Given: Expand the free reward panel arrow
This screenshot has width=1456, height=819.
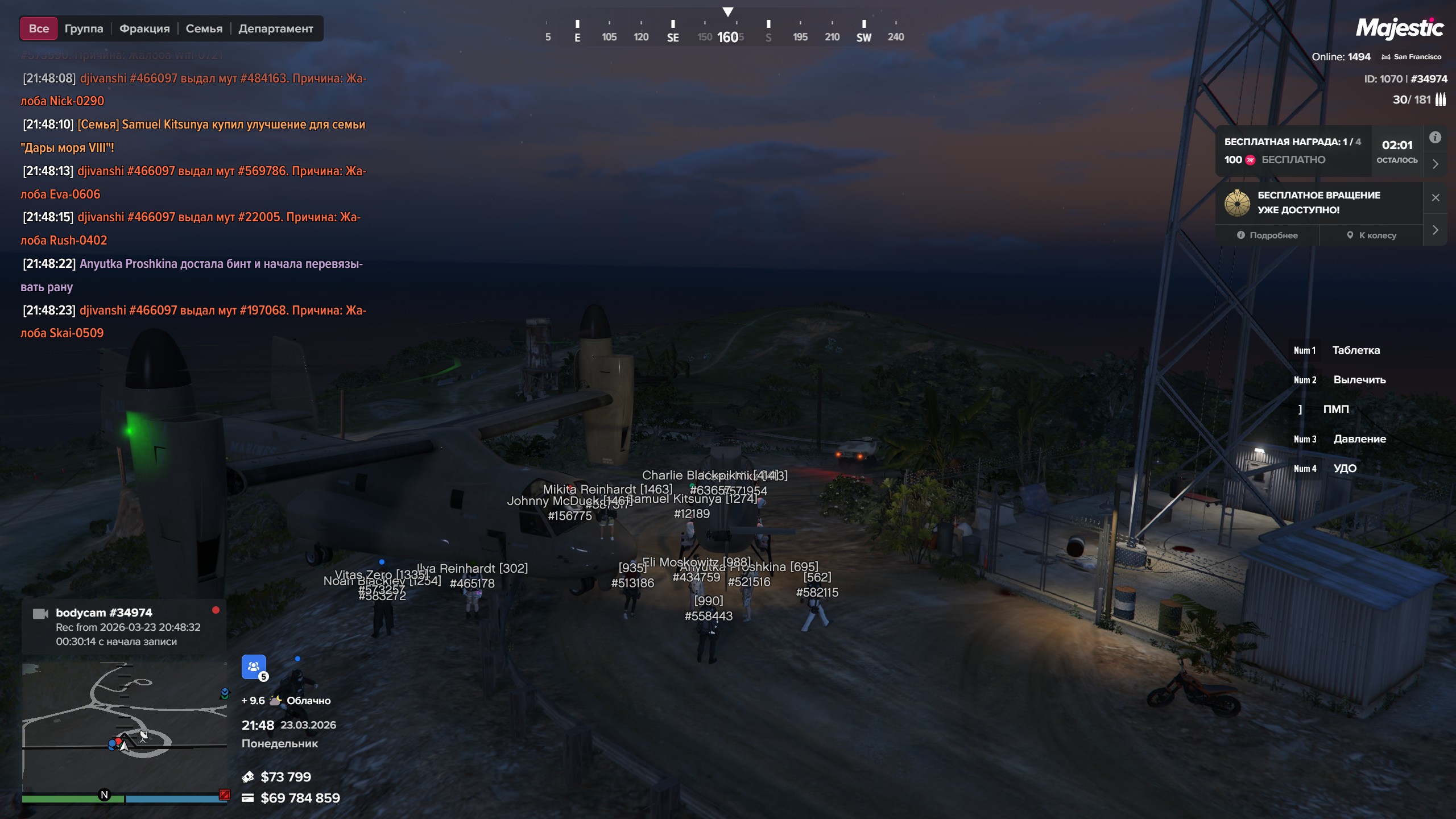Looking at the screenshot, I should 1435,164.
